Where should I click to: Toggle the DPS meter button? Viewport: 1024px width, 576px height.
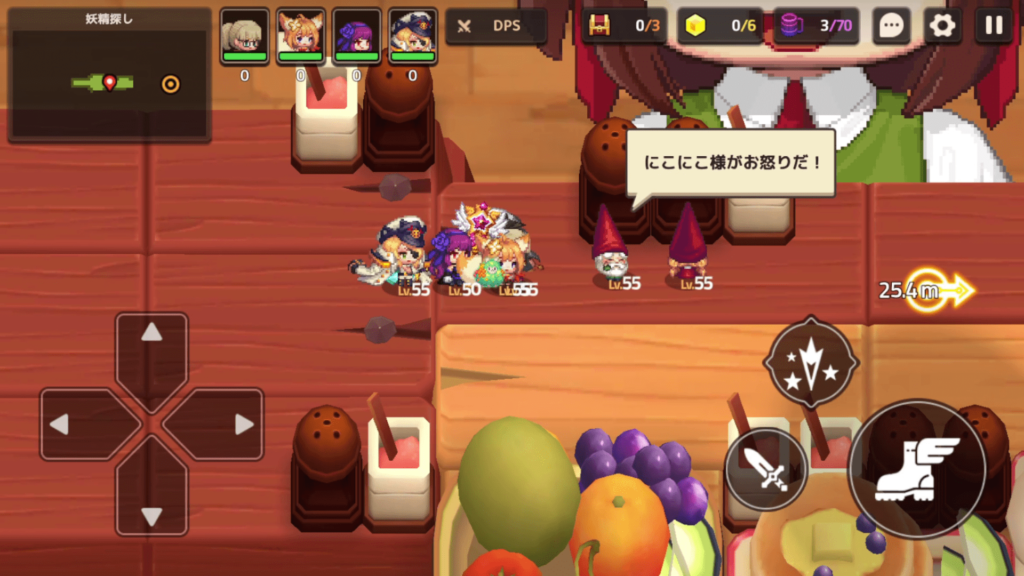click(x=496, y=26)
